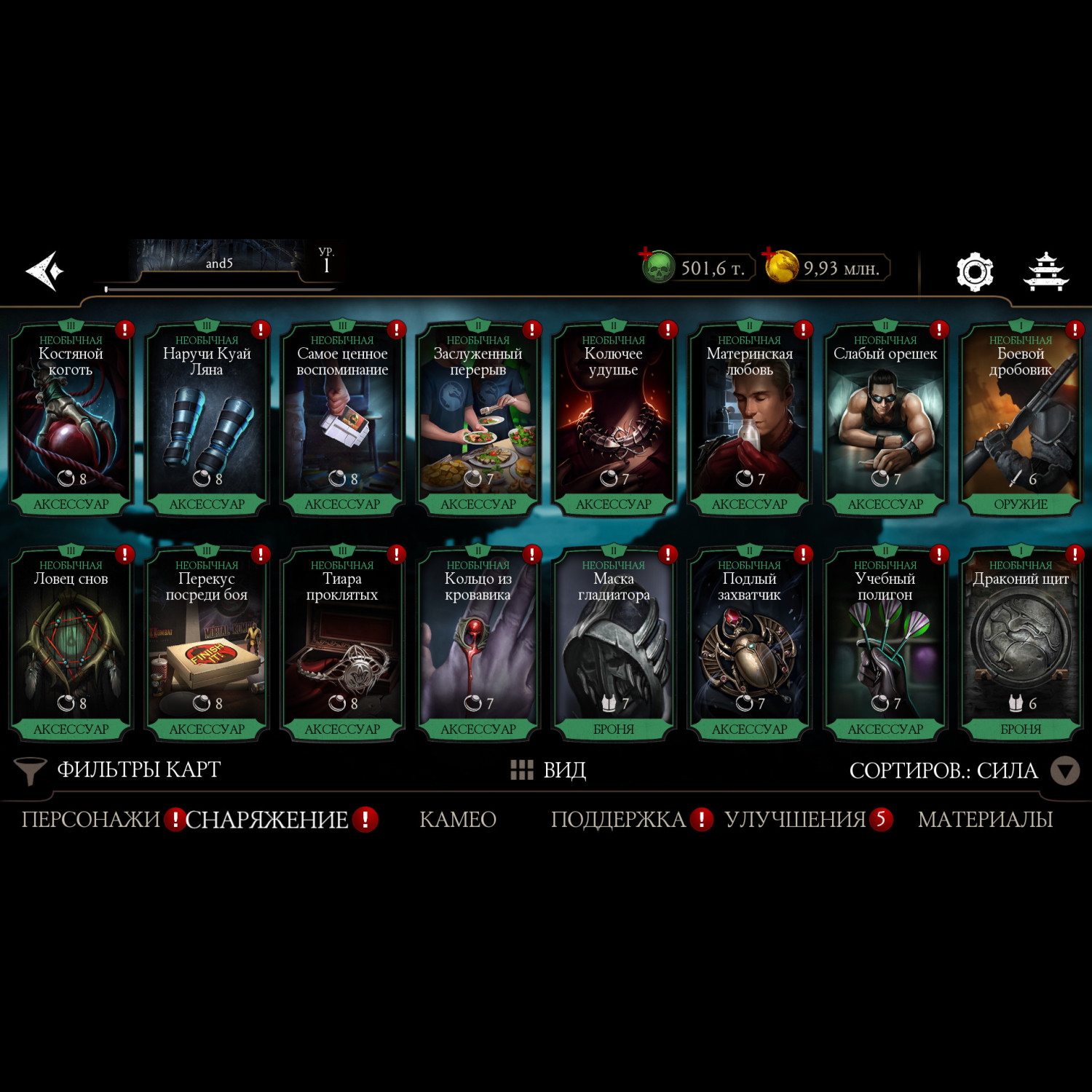
Task: Add souls with the green skull icon
Action: tap(657, 266)
